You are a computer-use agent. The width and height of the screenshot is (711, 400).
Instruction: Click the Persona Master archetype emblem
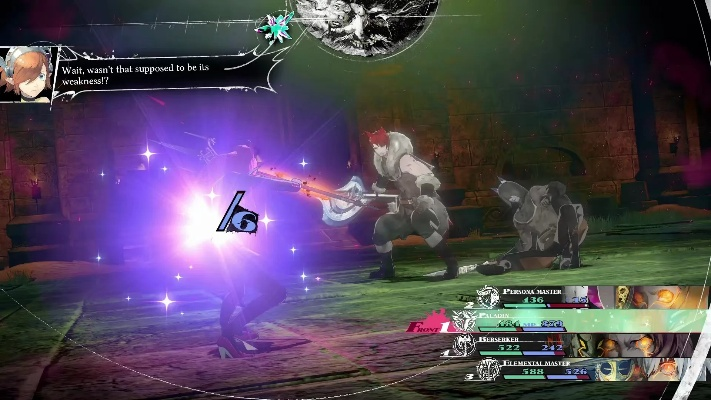click(488, 296)
